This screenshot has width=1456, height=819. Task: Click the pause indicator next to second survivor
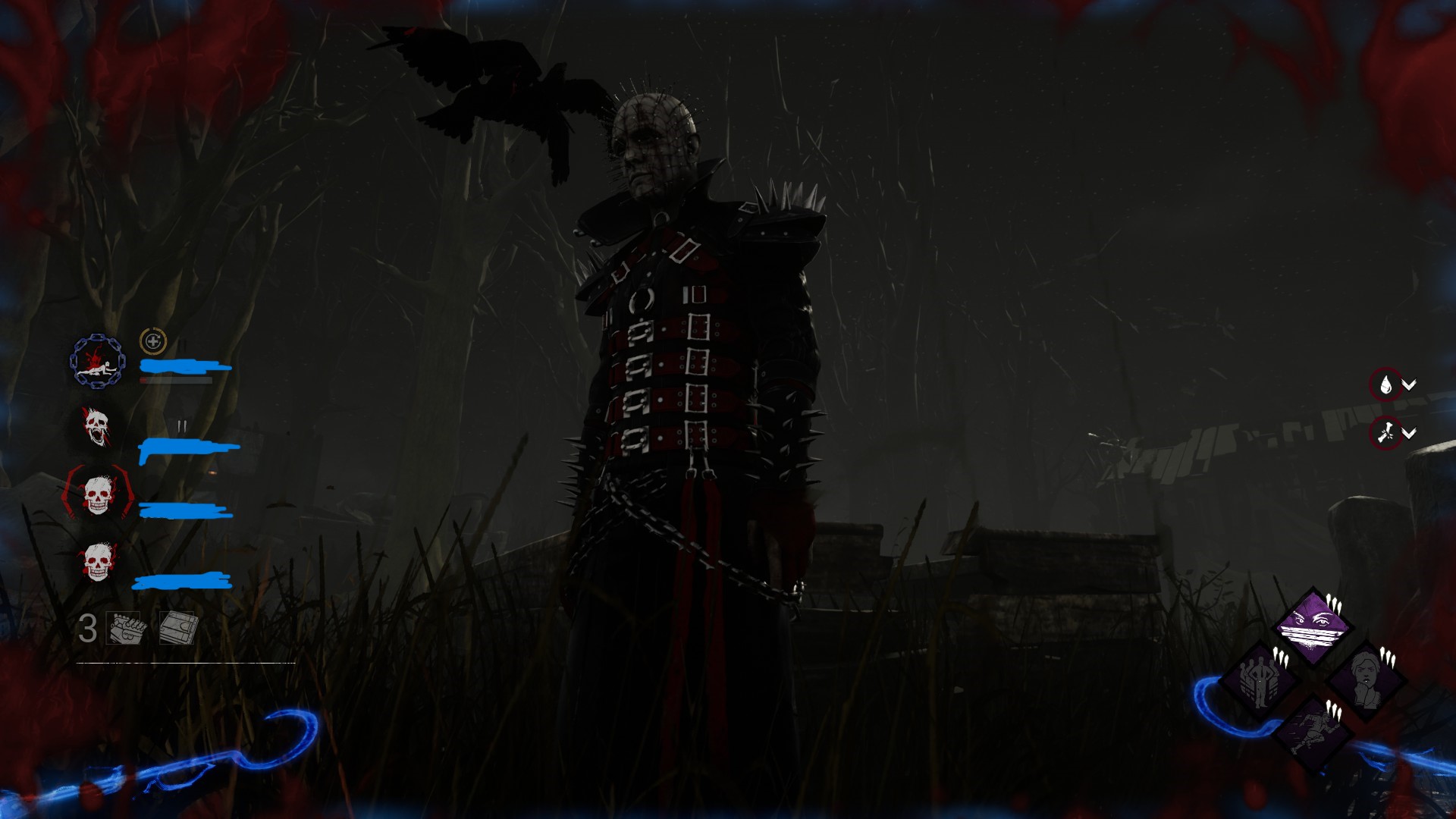tap(182, 424)
